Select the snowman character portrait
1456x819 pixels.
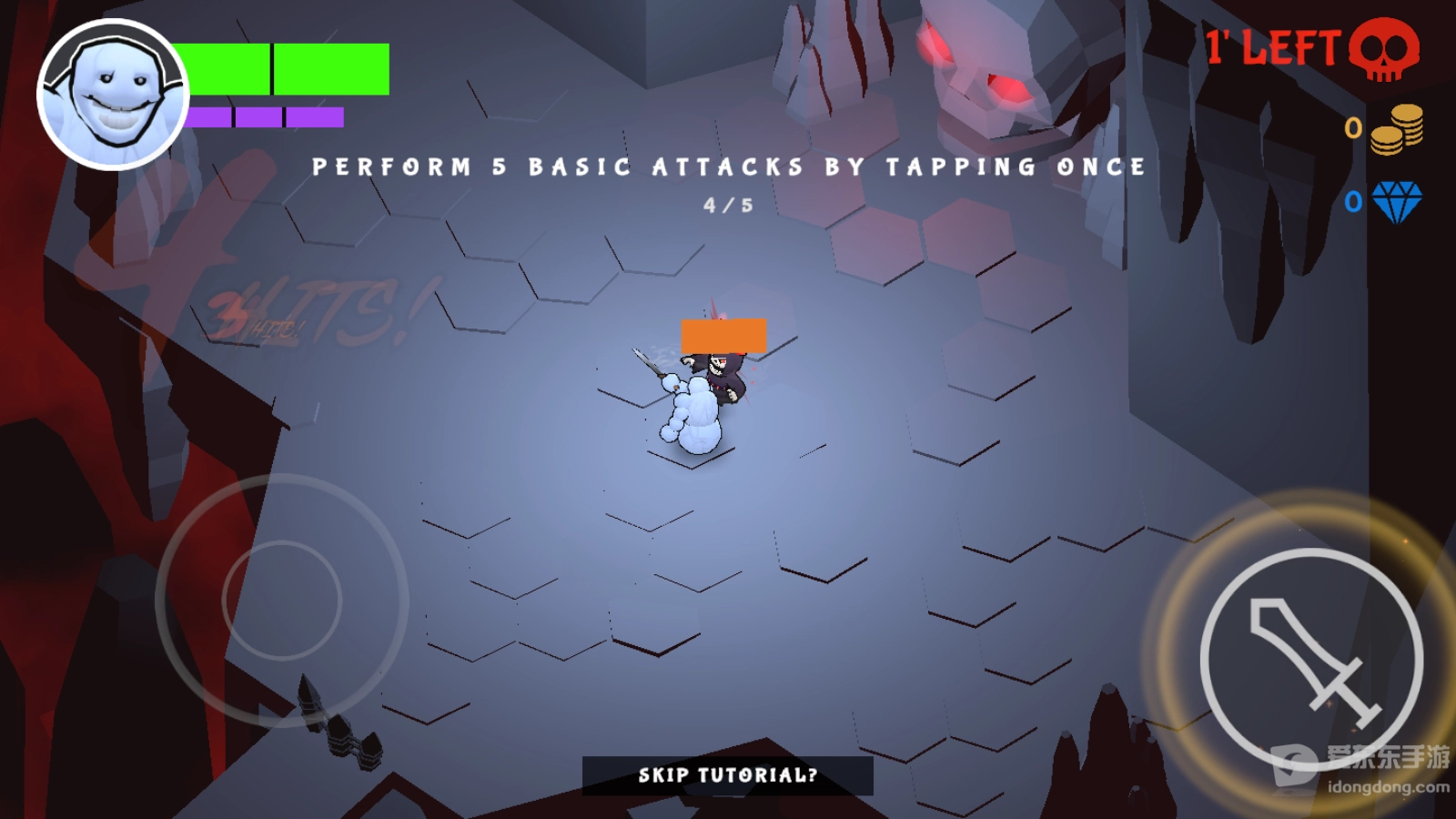(x=113, y=95)
